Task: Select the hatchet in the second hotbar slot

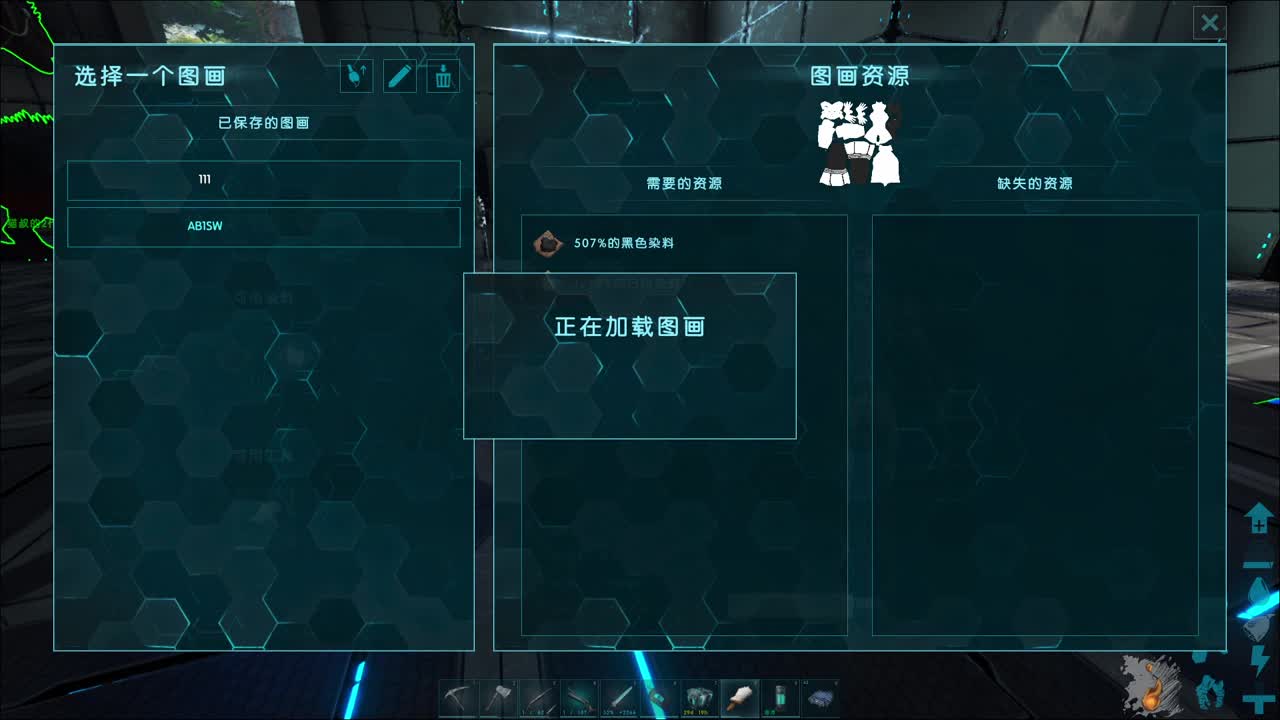Action: click(x=500, y=695)
